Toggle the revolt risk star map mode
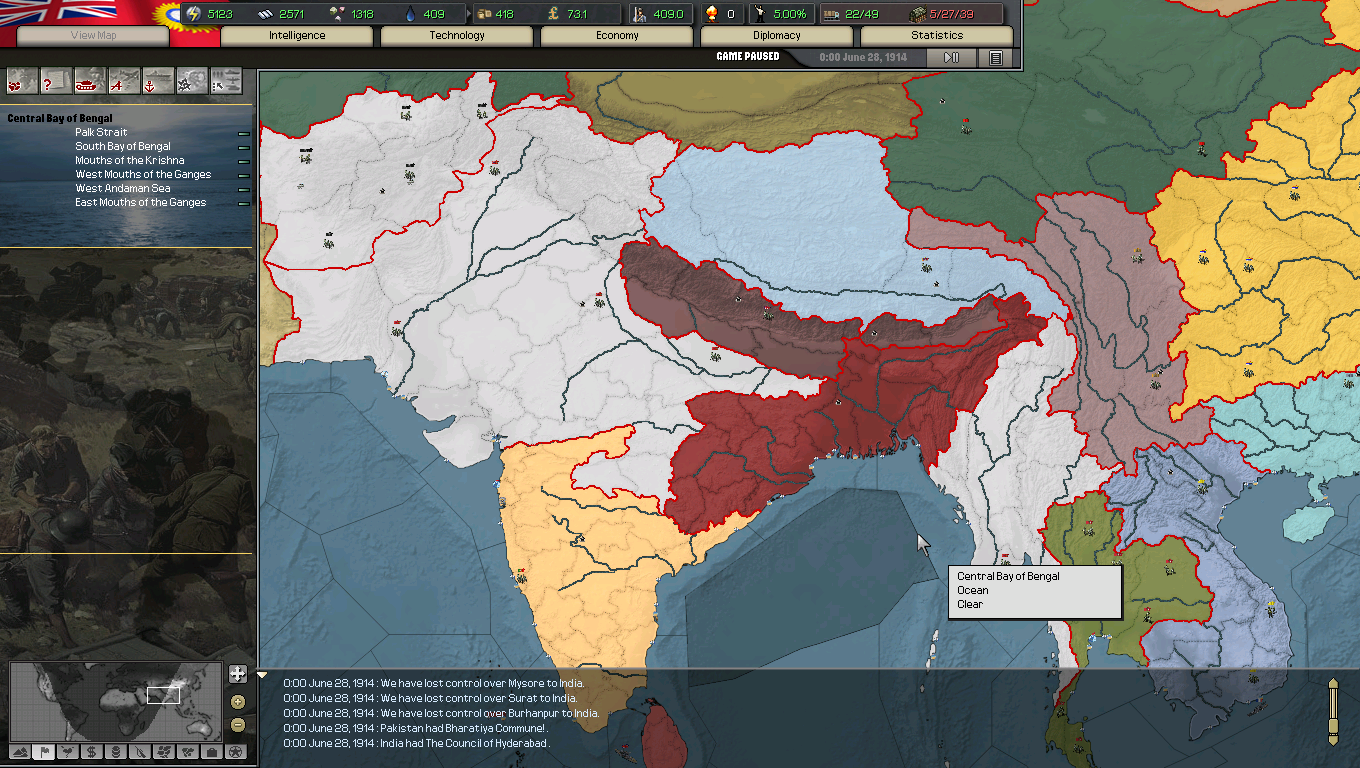The height and width of the screenshot is (768, 1360). pos(237,755)
